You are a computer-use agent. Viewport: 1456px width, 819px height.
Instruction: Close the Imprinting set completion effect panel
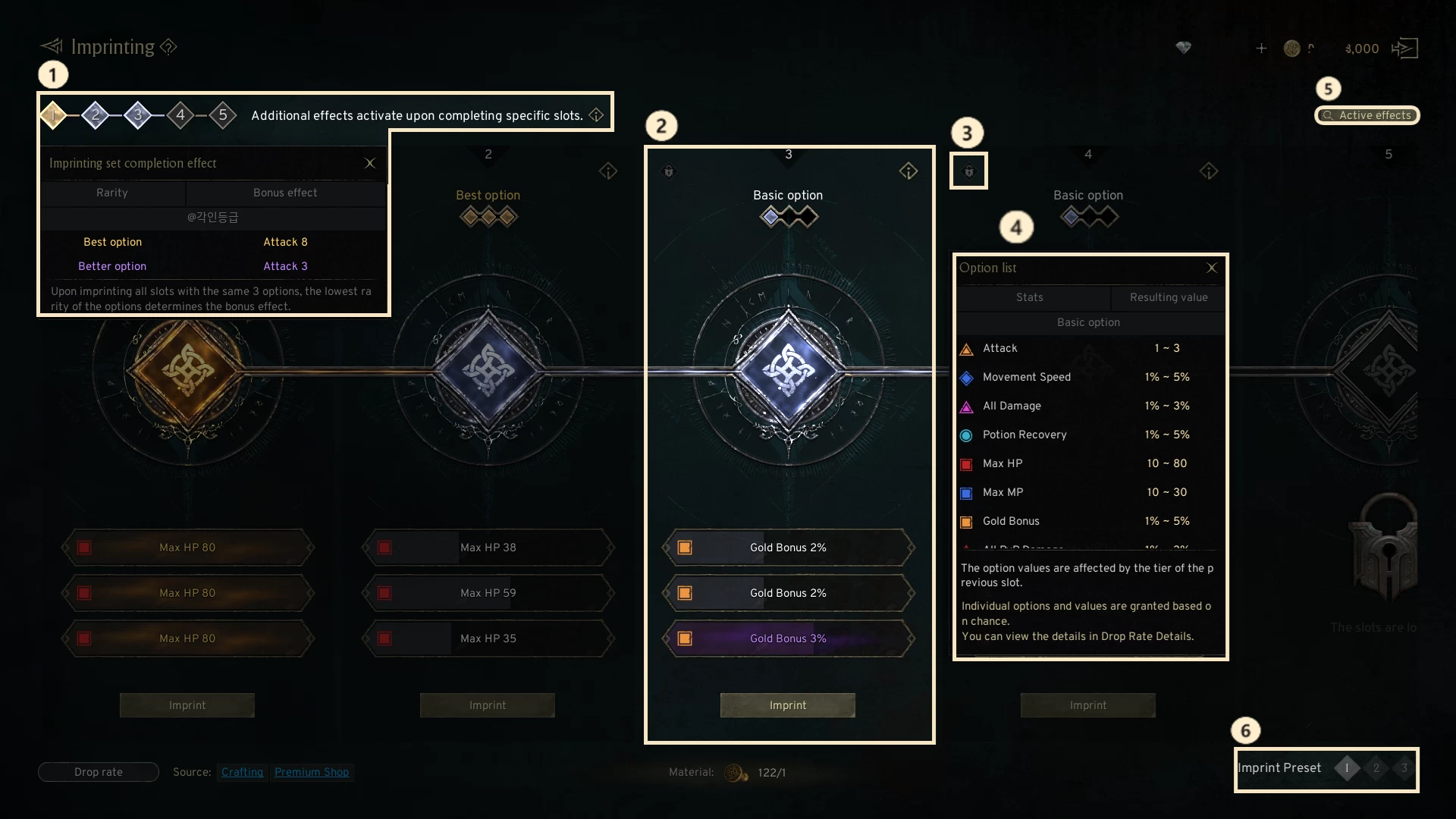tap(370, 163)
